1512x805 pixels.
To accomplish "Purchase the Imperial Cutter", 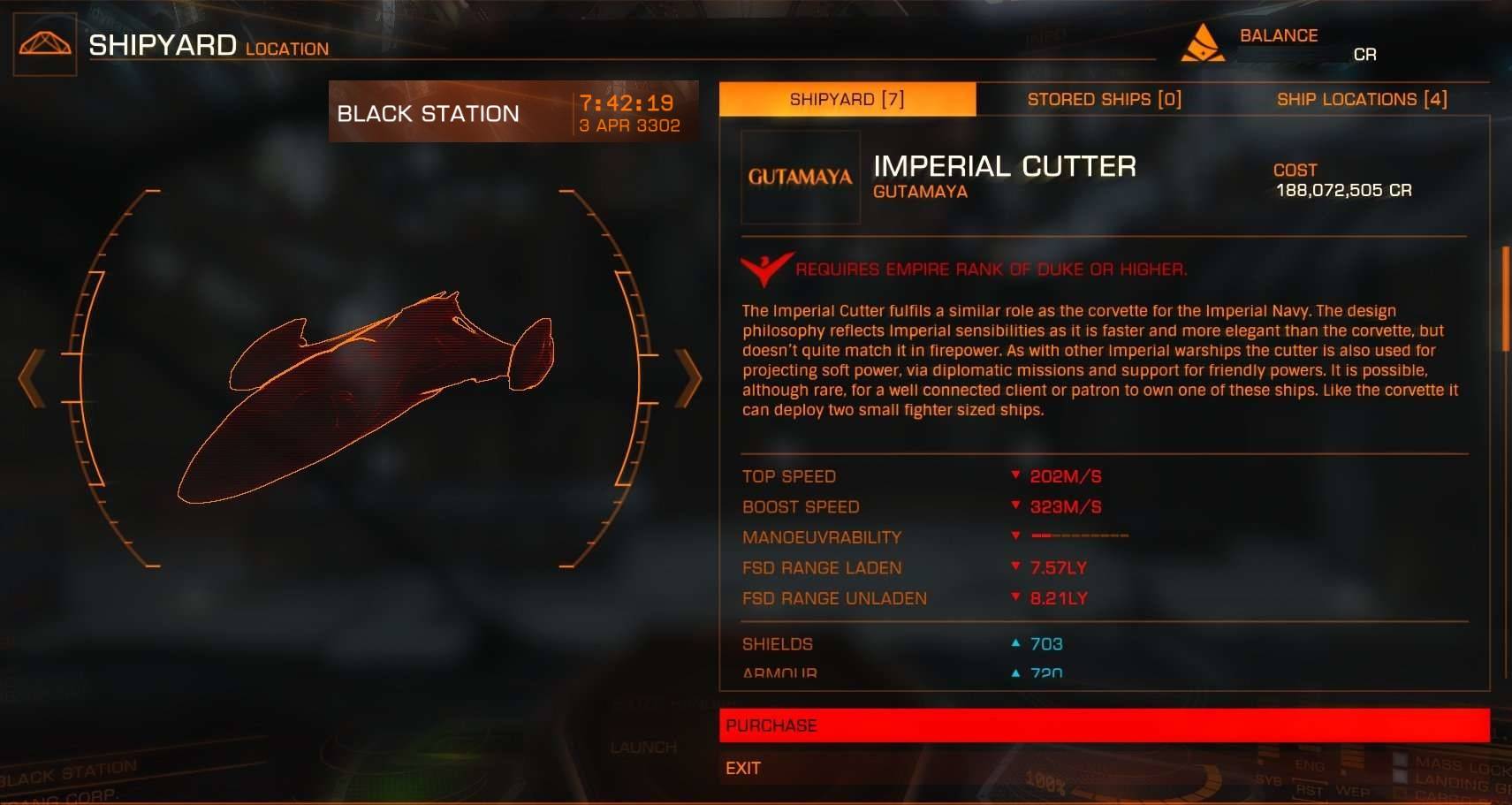I will coord(1113,725).
